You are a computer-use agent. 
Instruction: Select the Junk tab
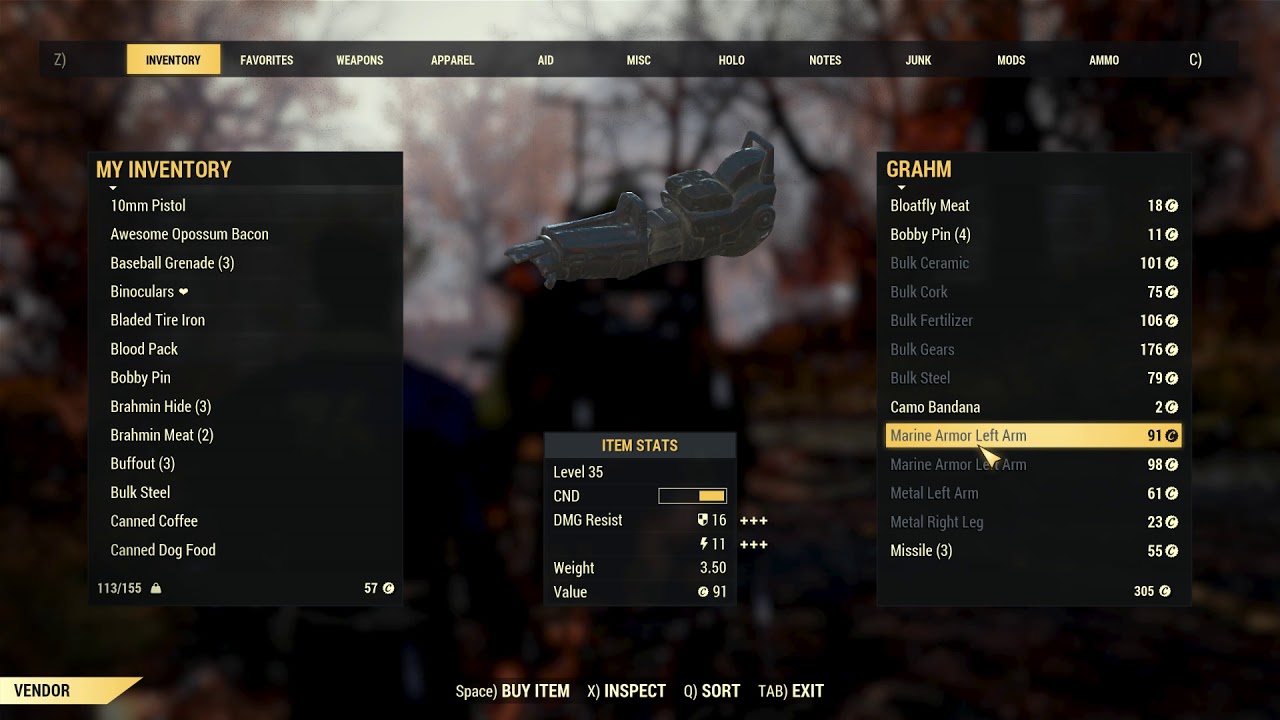(918, 60)
